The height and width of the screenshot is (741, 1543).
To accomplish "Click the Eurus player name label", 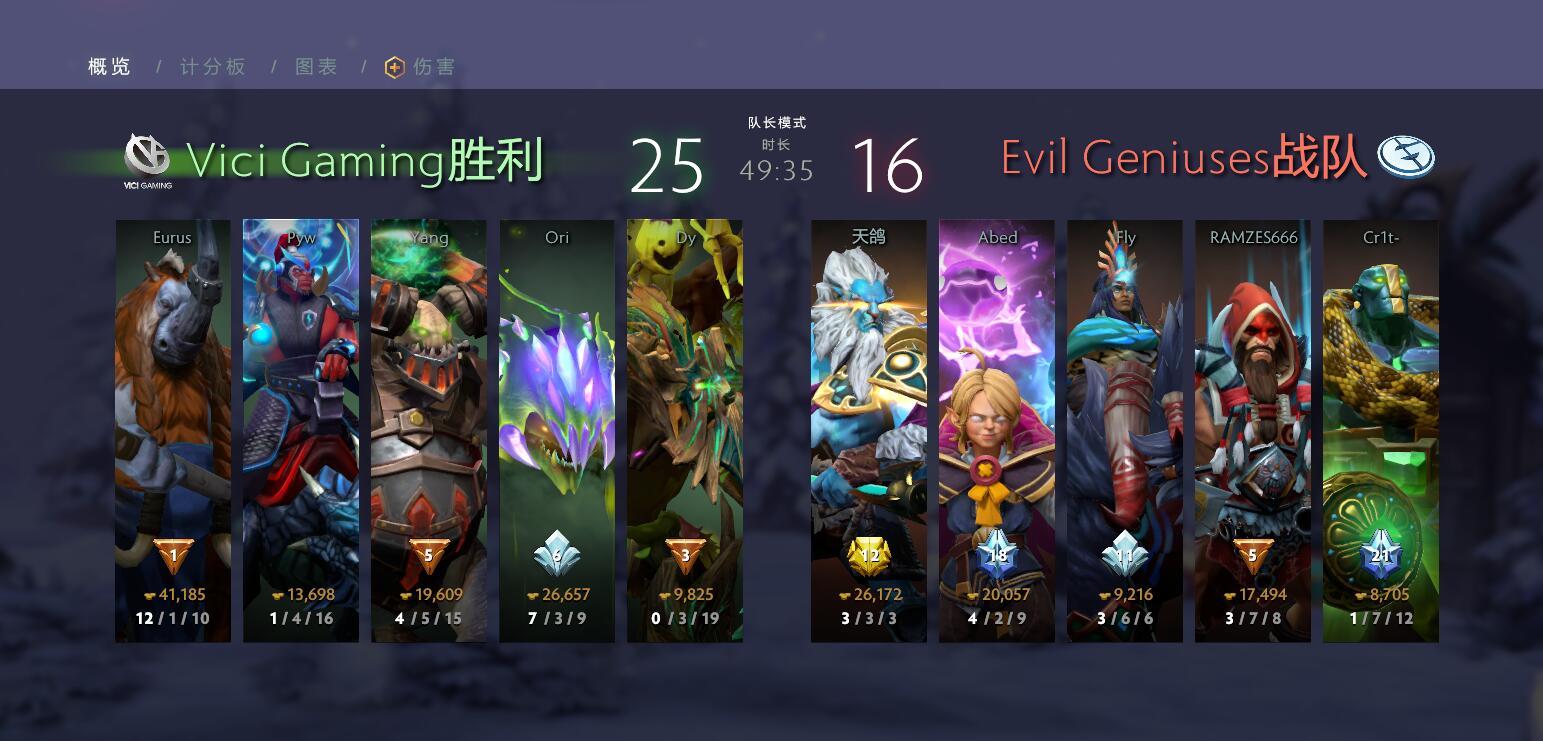I will pyautogui.click(x=171, y=237).
